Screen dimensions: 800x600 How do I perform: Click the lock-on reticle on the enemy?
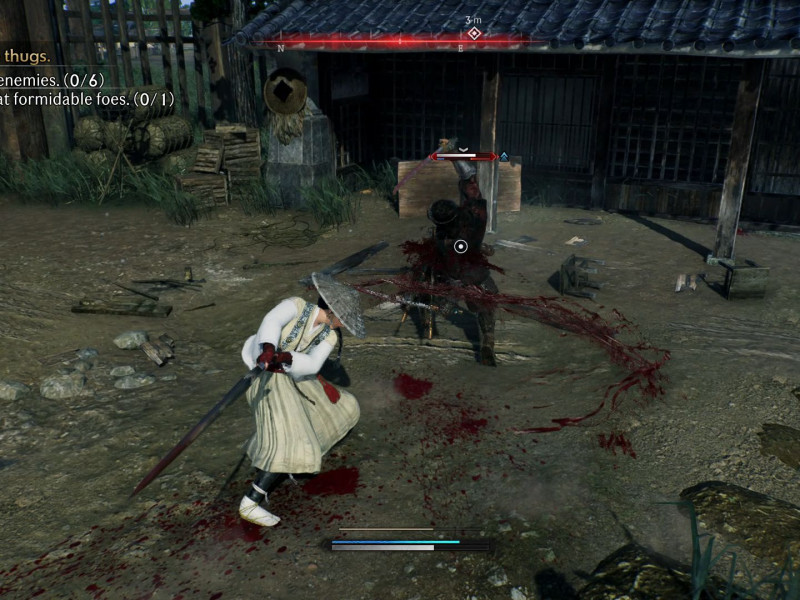pos(460,245)
